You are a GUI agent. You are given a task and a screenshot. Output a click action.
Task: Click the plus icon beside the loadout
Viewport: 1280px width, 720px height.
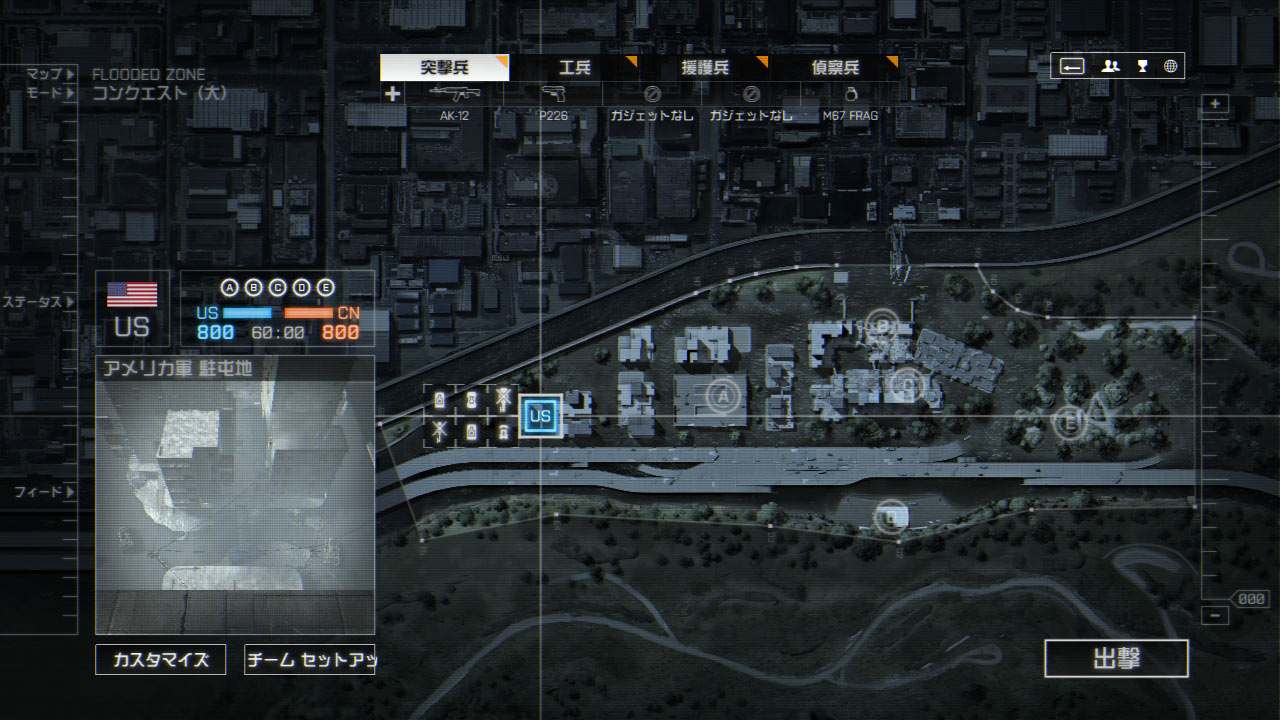point(393,94)
